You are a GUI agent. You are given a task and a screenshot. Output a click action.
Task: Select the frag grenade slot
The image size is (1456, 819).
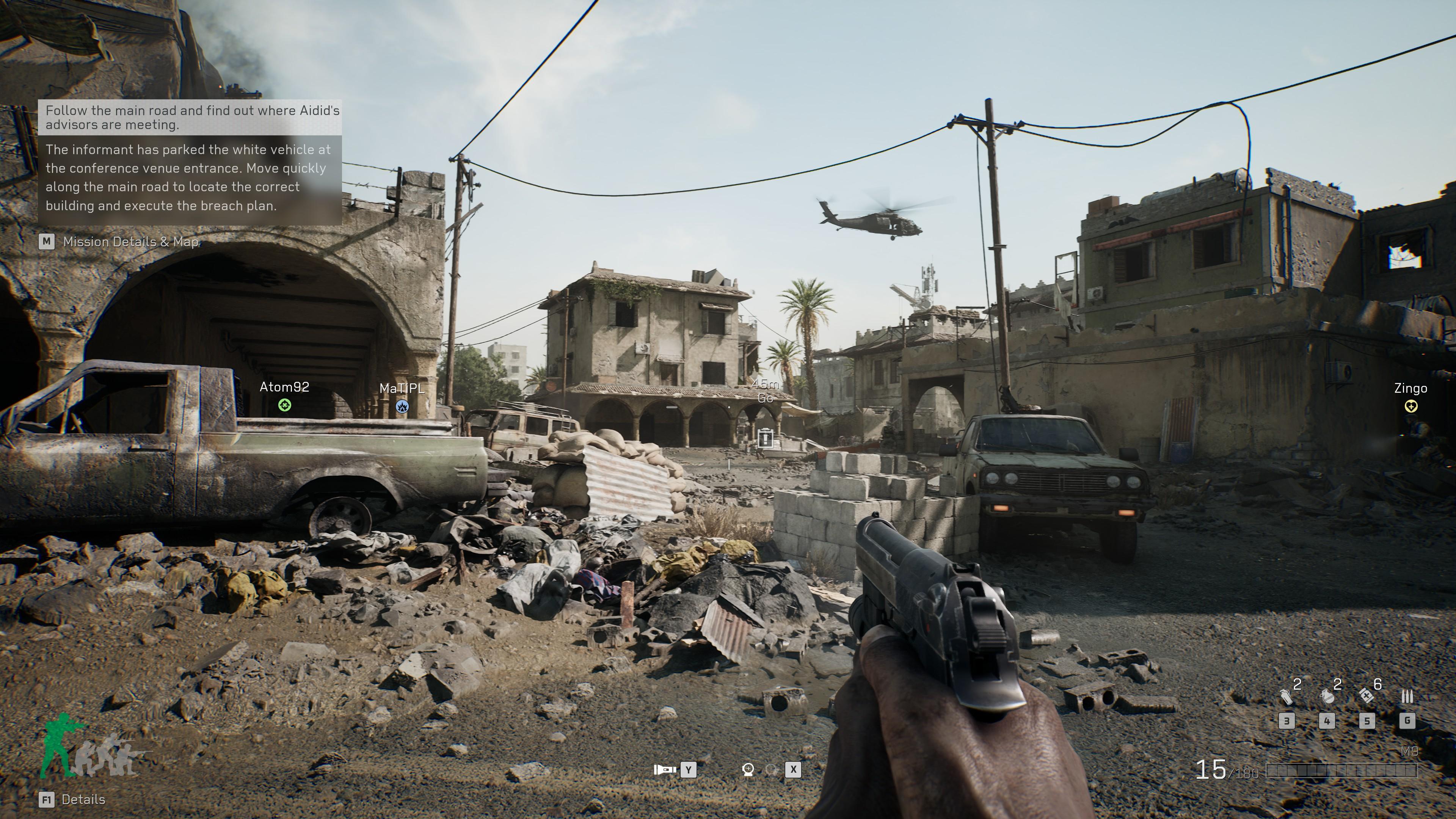point(1327,697)
